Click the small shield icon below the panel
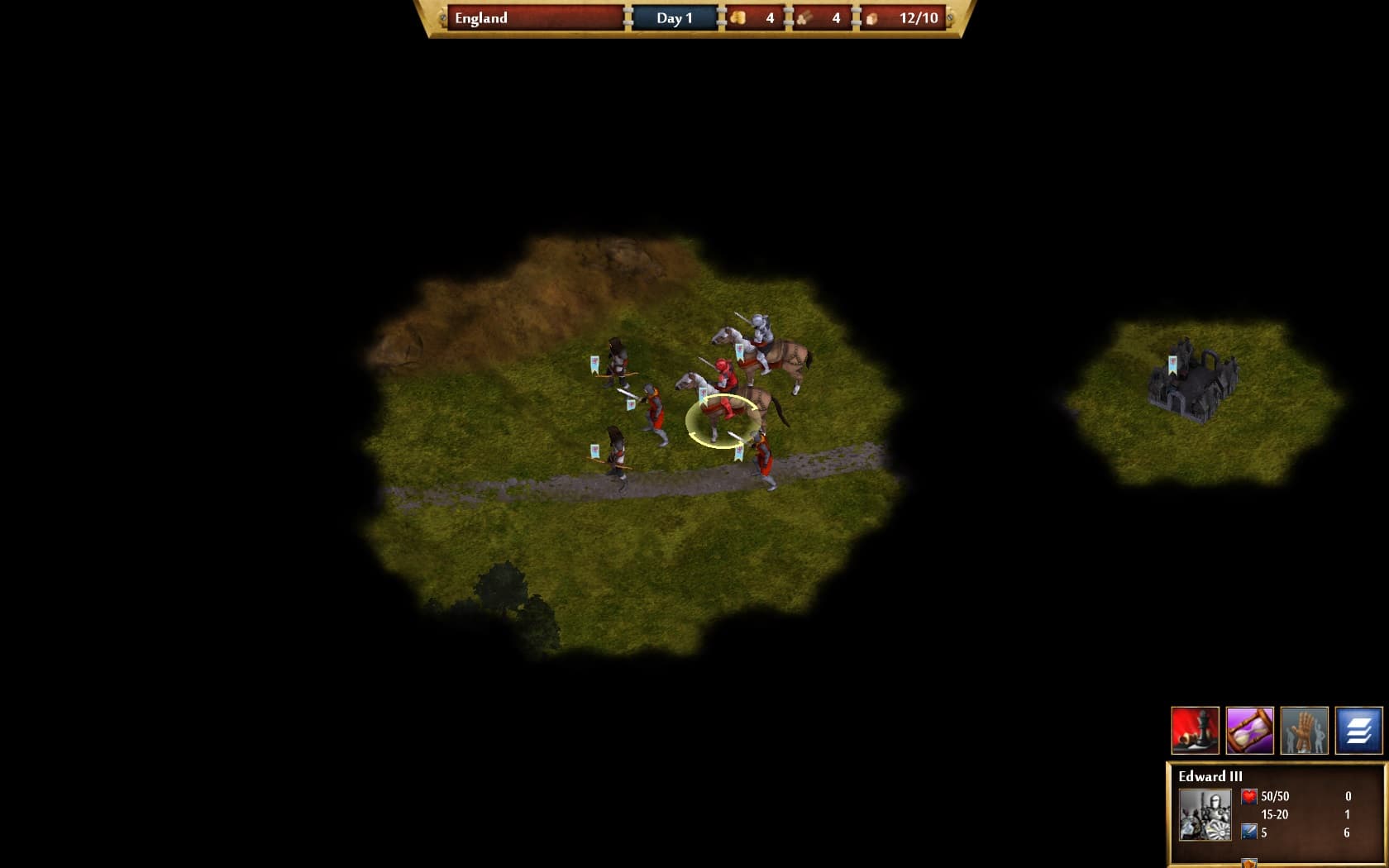1389x868 pixels. click(1249, 863)
